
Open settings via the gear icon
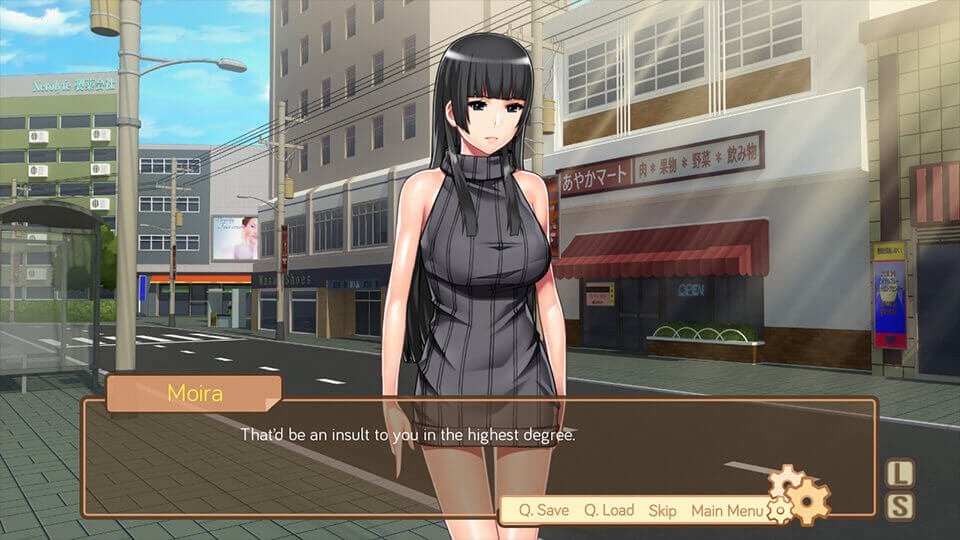tap(800, 494)
